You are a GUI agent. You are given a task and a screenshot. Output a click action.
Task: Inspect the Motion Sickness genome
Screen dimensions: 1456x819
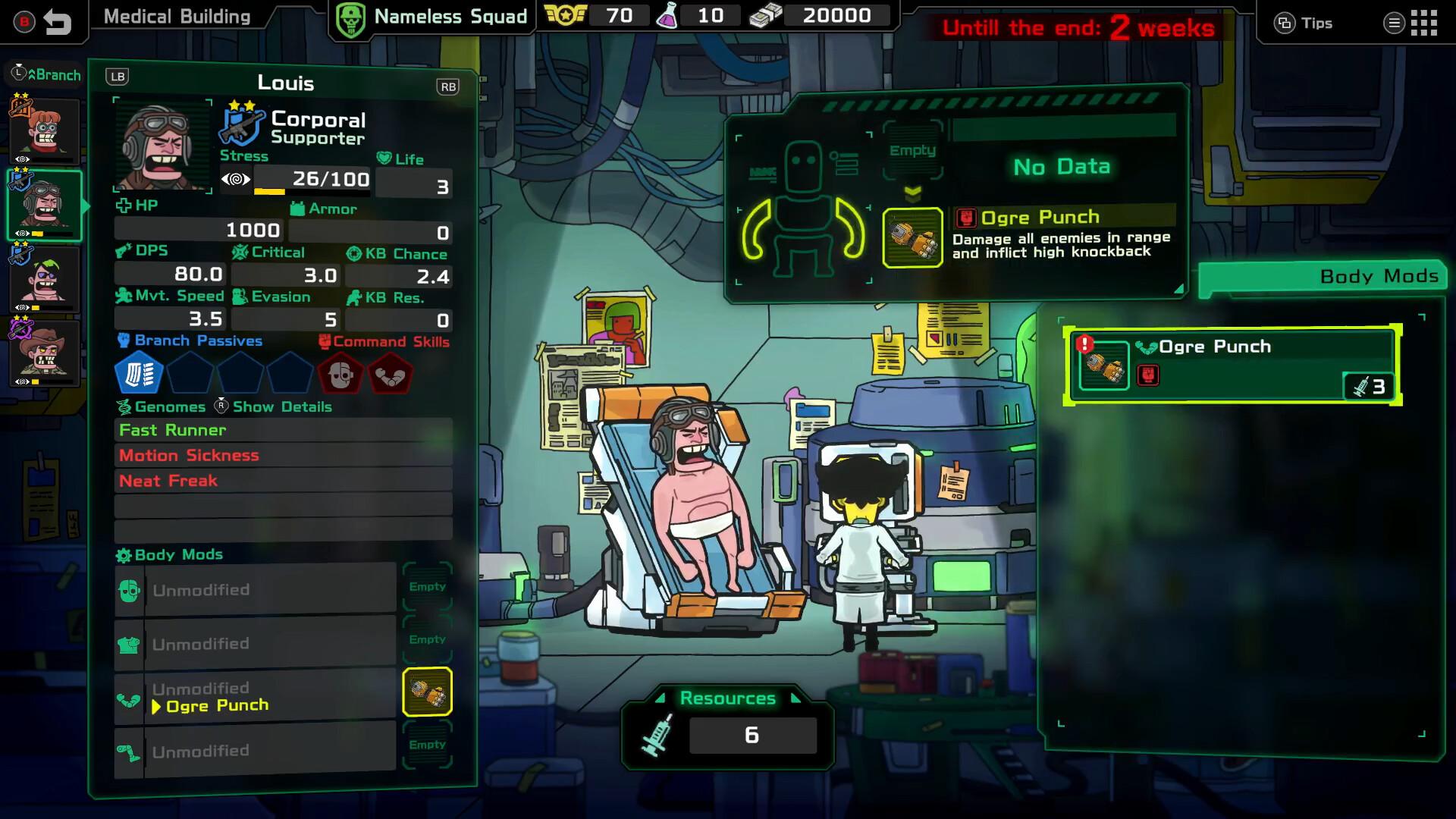[283, 456]
